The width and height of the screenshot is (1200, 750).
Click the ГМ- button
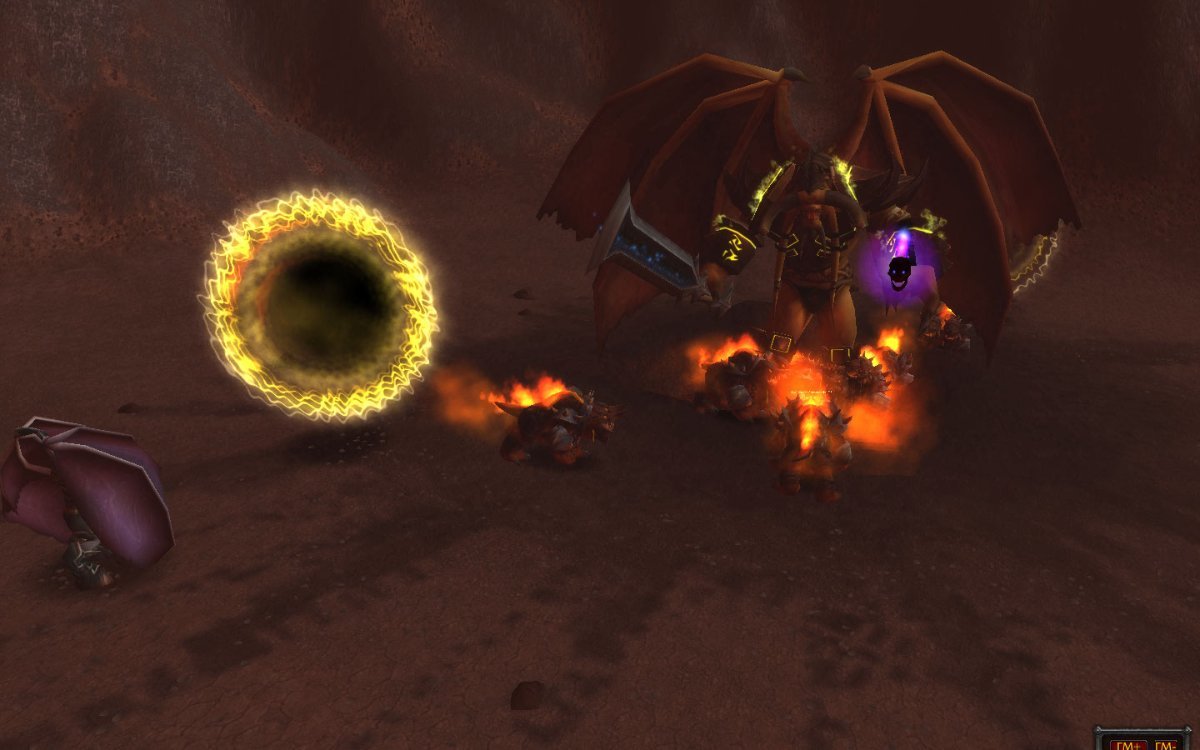[1168, 743]
